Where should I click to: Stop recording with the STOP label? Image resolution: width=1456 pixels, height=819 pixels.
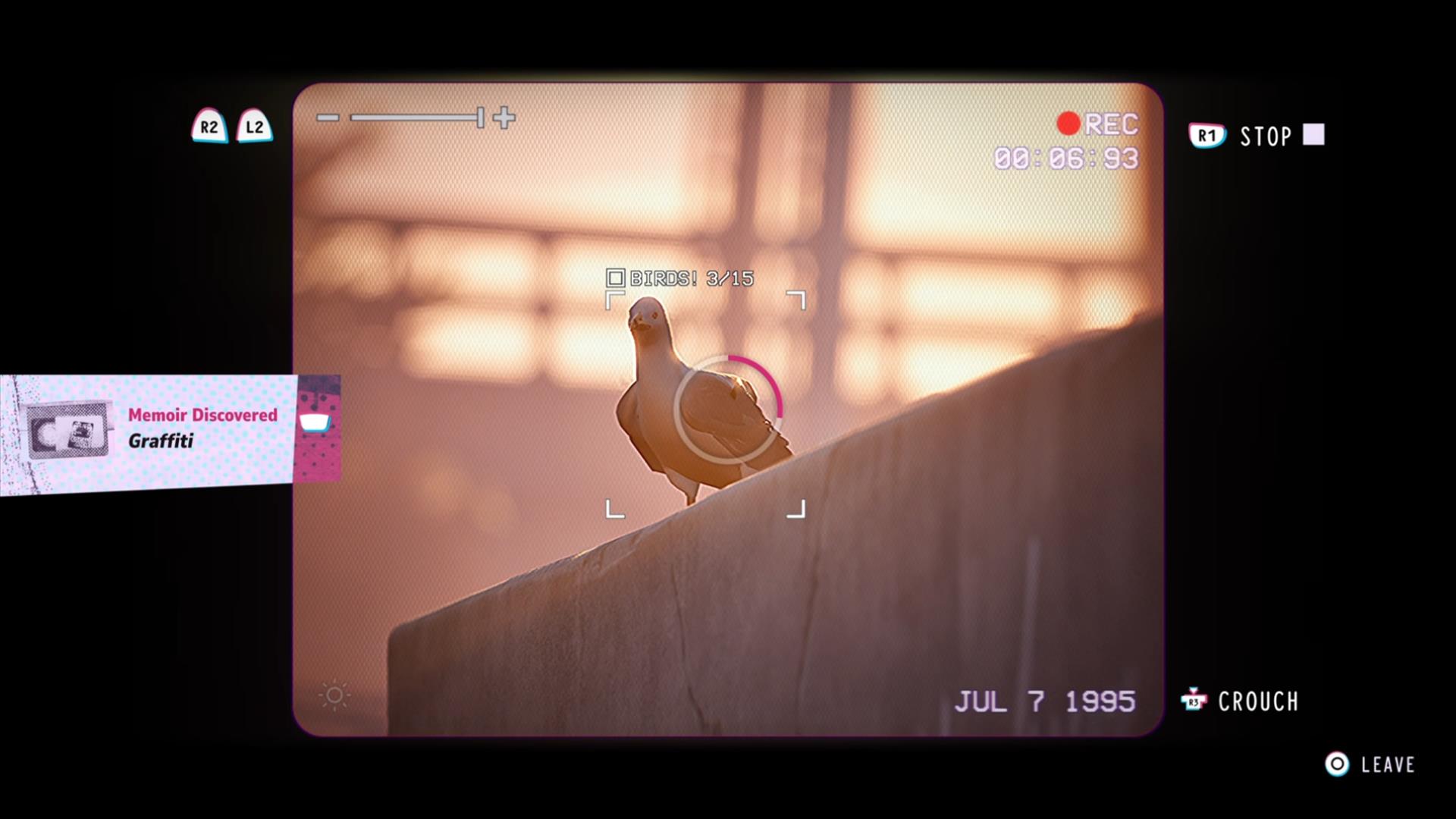pos(1265,136)
